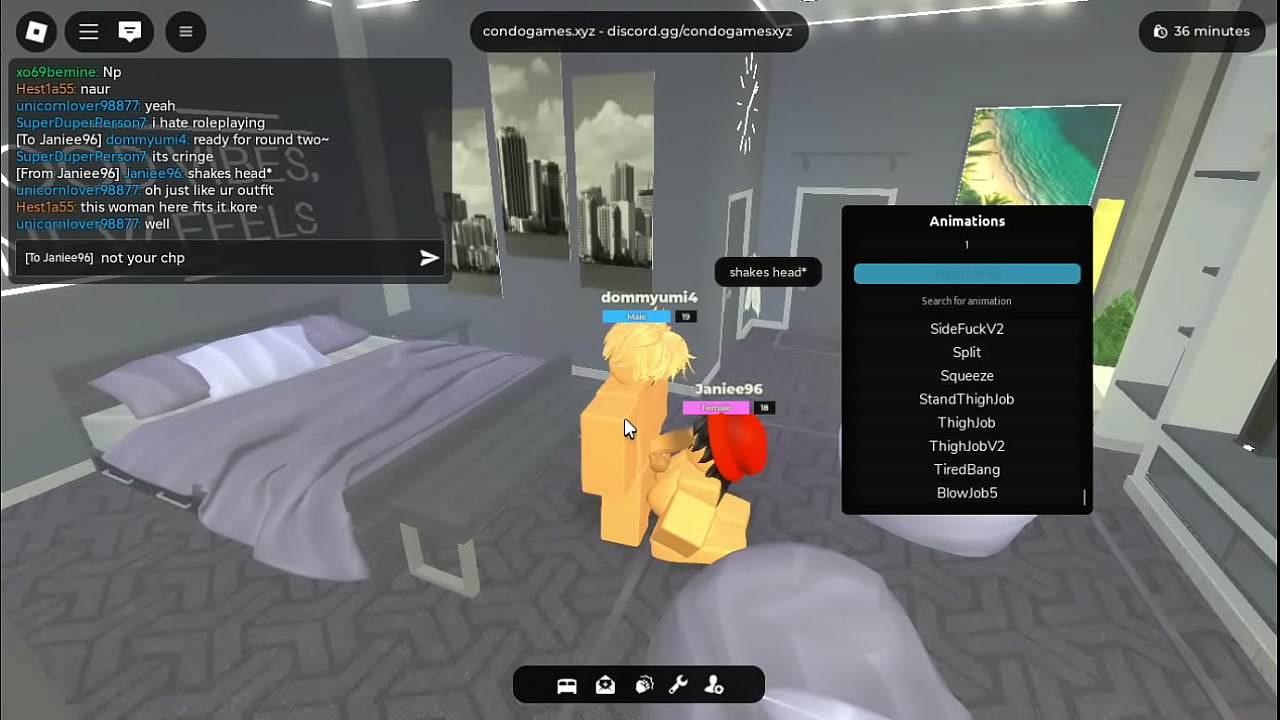
Task: Click the blue bar in Animations panel
Action: pyautogui.click(x=966, y=274)
